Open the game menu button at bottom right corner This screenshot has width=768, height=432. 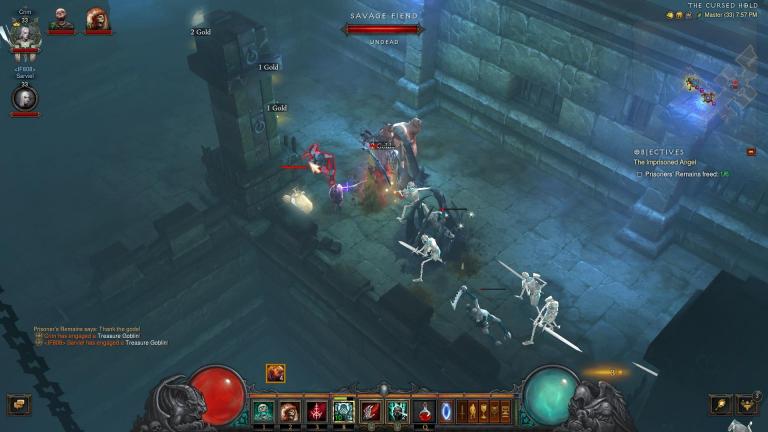point(746,404)
